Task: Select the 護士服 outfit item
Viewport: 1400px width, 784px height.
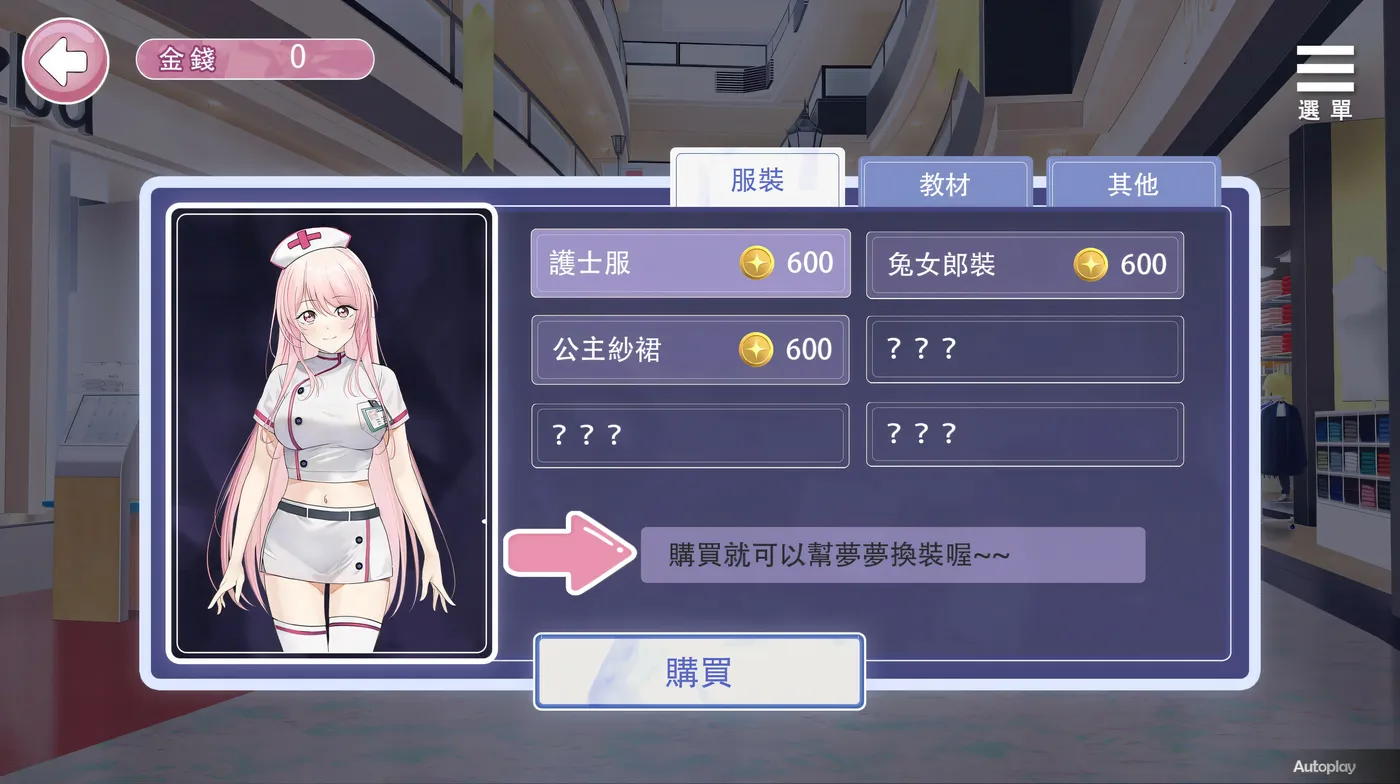Action: tap(690, 263)
